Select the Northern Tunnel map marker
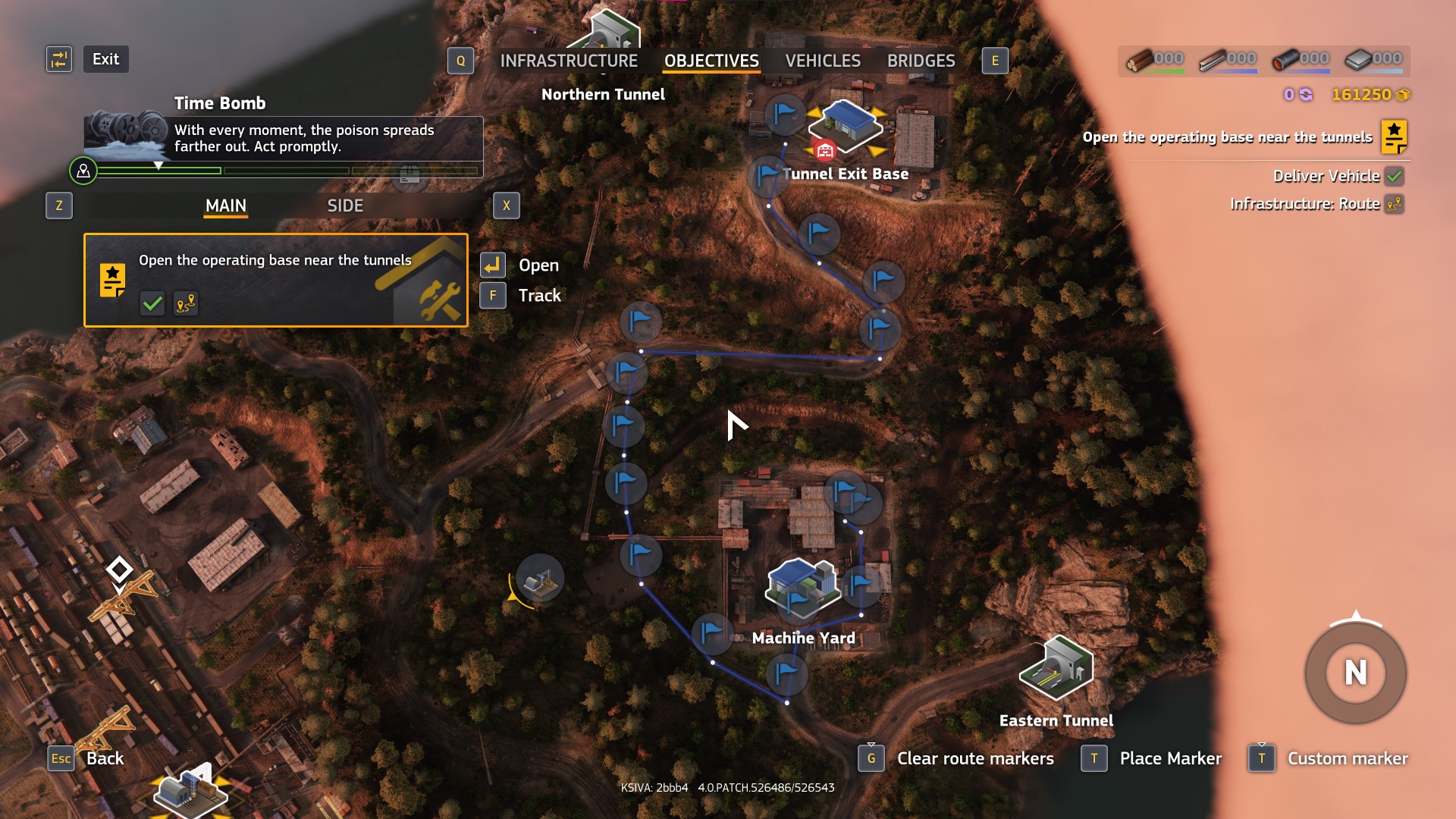The height and width of the screenshot is (819, 1456). tap(610, 30)
